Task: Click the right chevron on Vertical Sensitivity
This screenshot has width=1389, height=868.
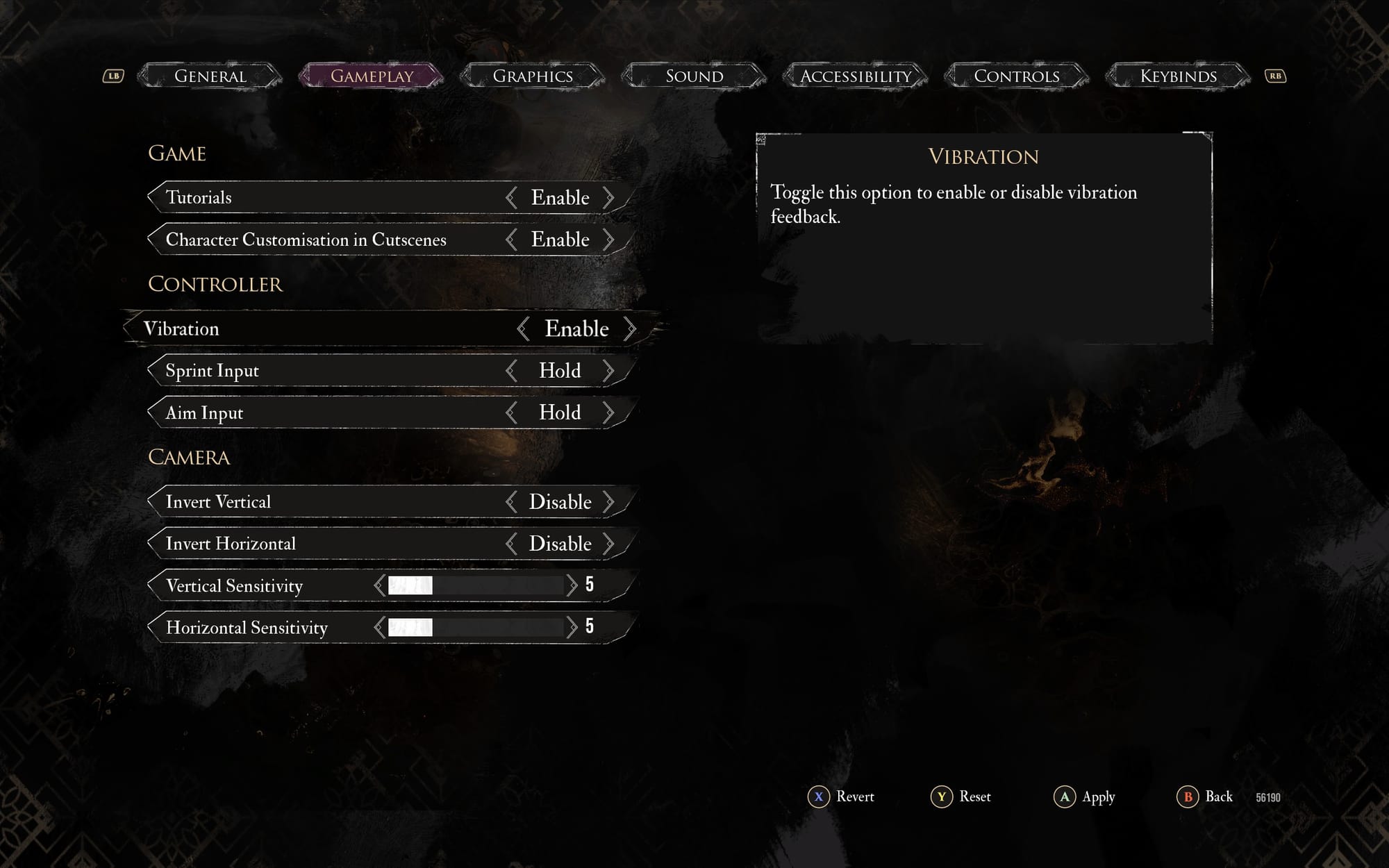Action: pos(572,585)
